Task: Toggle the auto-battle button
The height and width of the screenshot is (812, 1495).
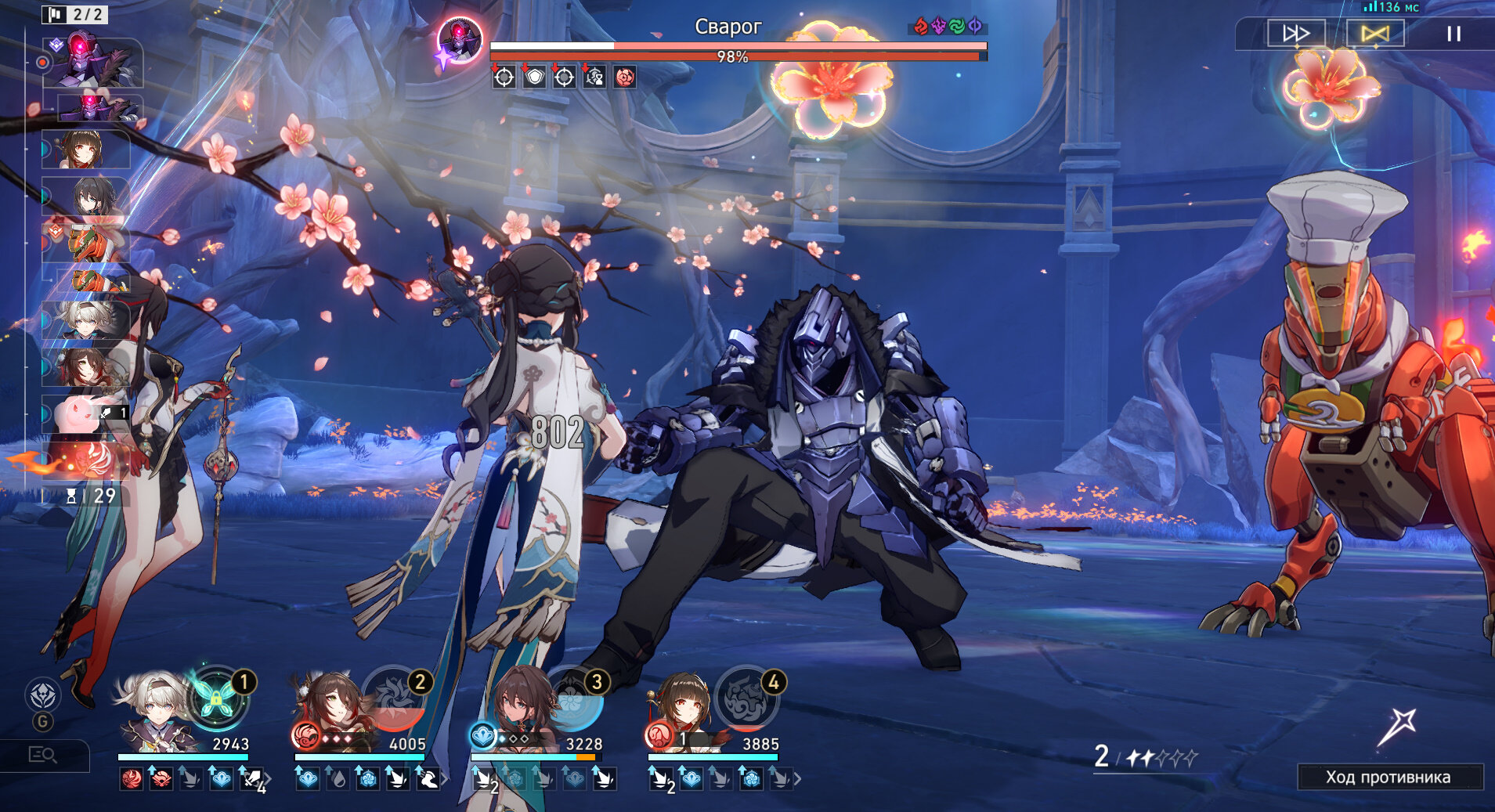Action: [1375, 34]
